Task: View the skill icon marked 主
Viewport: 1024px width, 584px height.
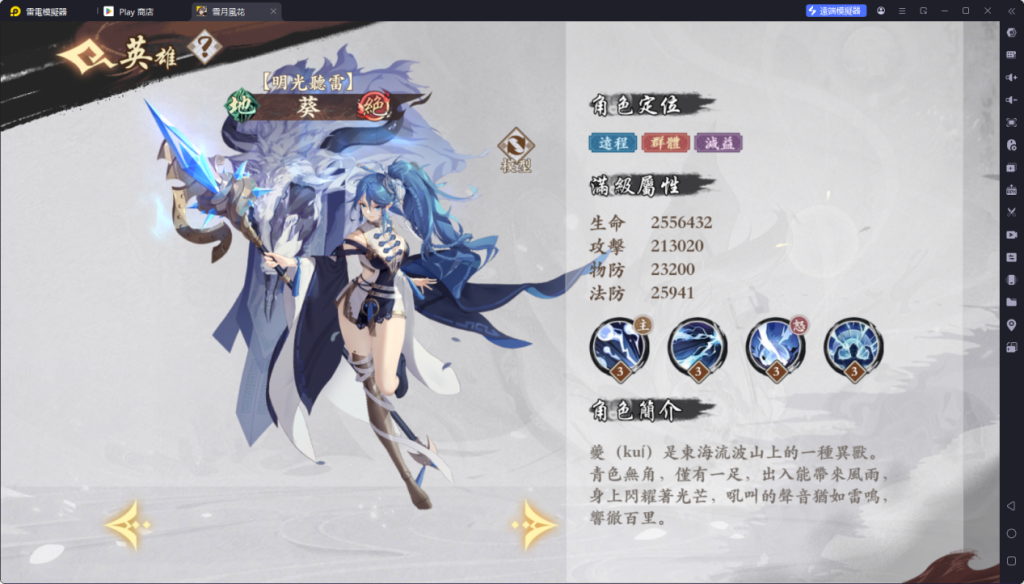Action: click(619, 347)
